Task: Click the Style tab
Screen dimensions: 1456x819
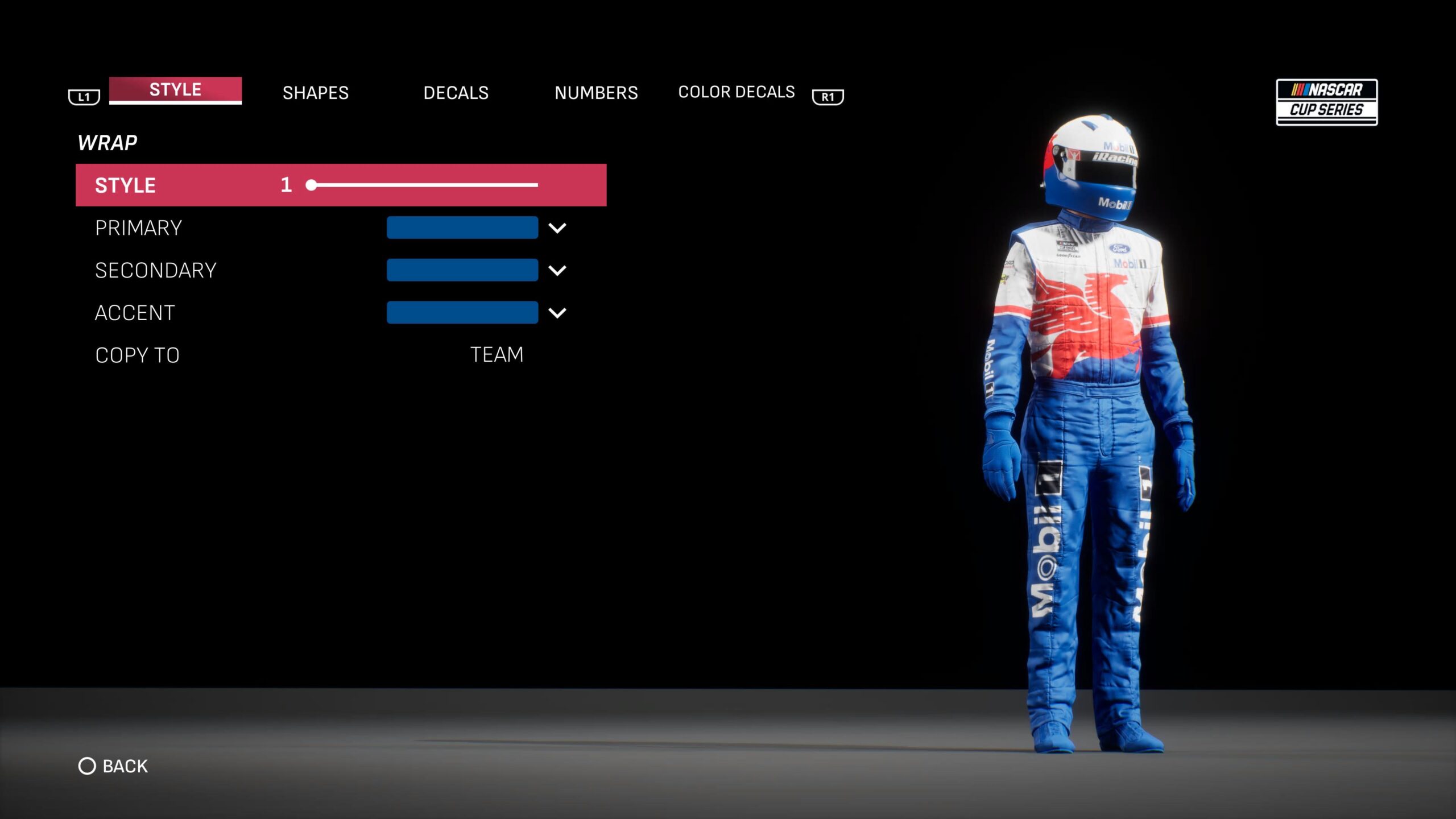Action: pos(175,90)
